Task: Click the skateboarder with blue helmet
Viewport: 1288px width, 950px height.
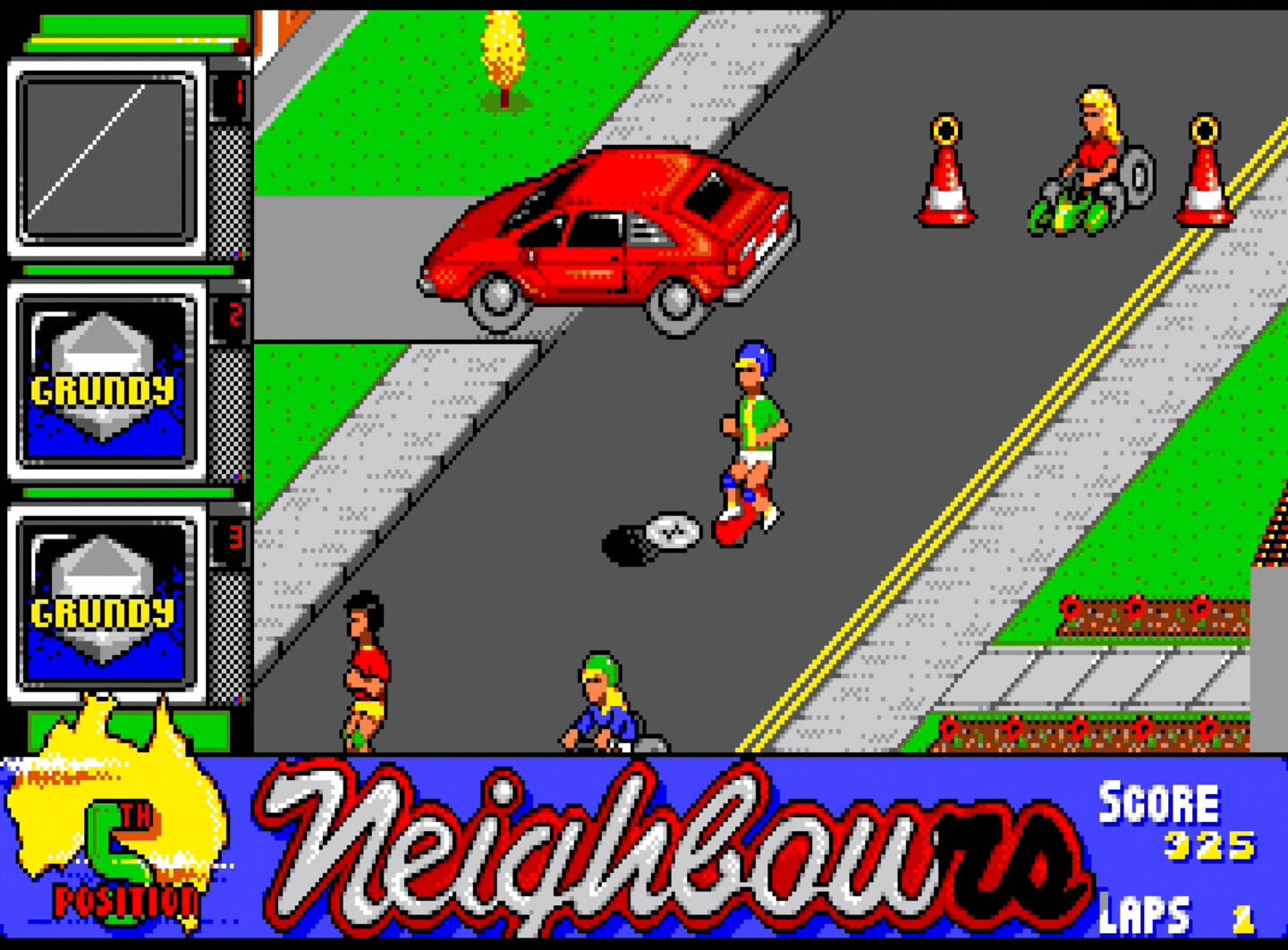Action: [x=751, y=438]
